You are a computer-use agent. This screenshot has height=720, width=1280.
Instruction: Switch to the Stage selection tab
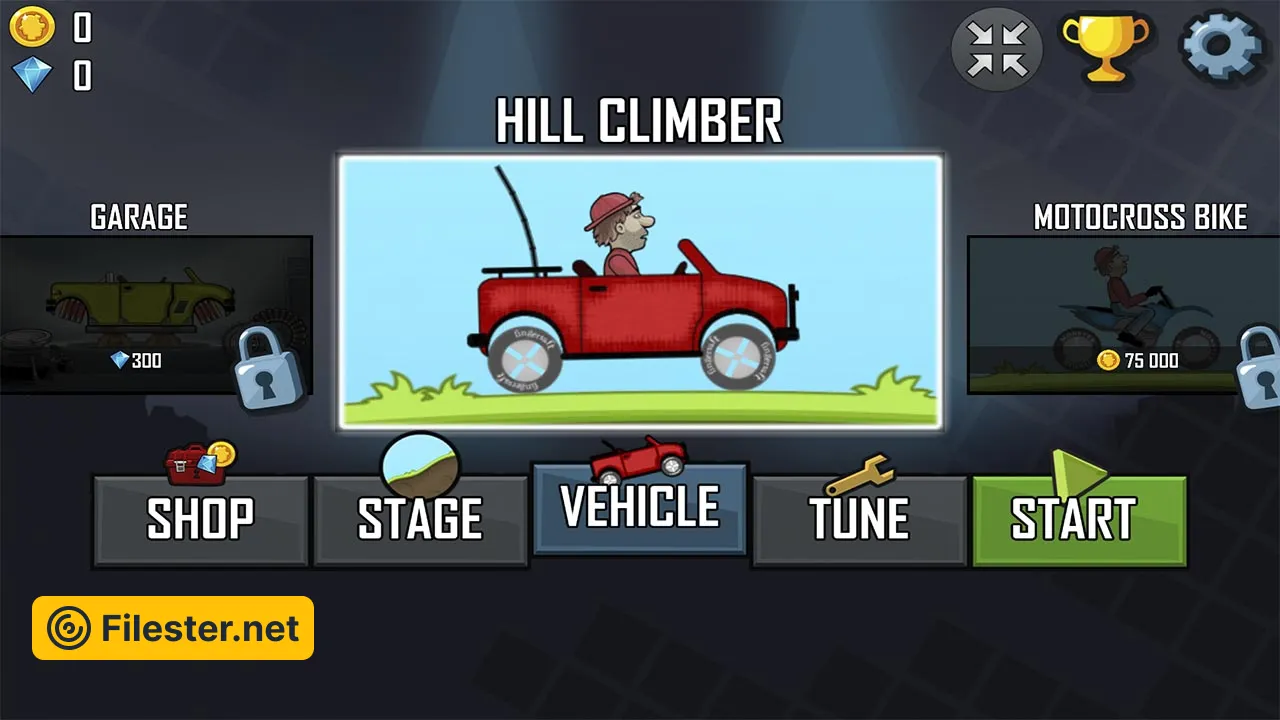pos(420,520)
